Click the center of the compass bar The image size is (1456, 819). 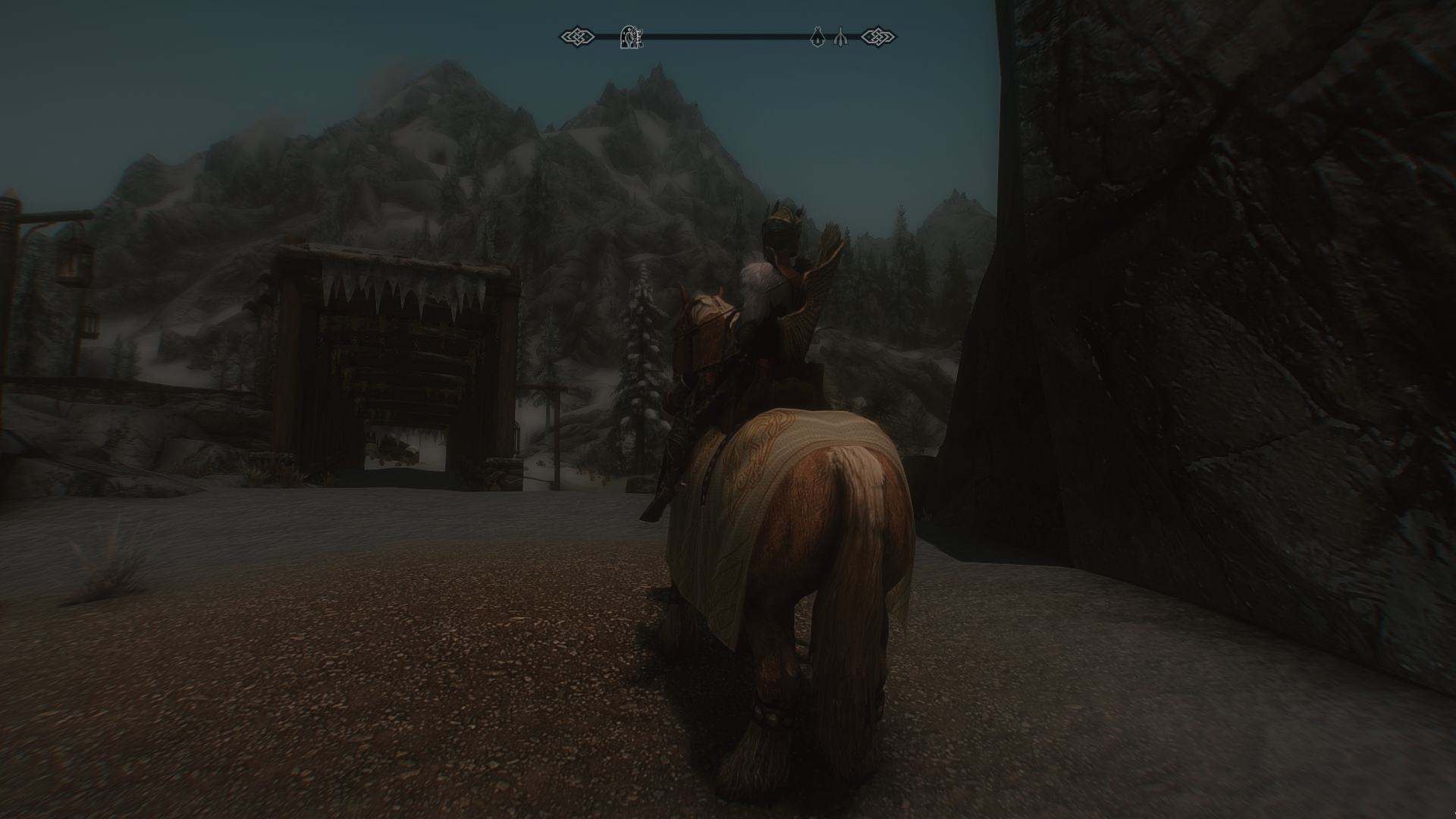pos(728,35)
